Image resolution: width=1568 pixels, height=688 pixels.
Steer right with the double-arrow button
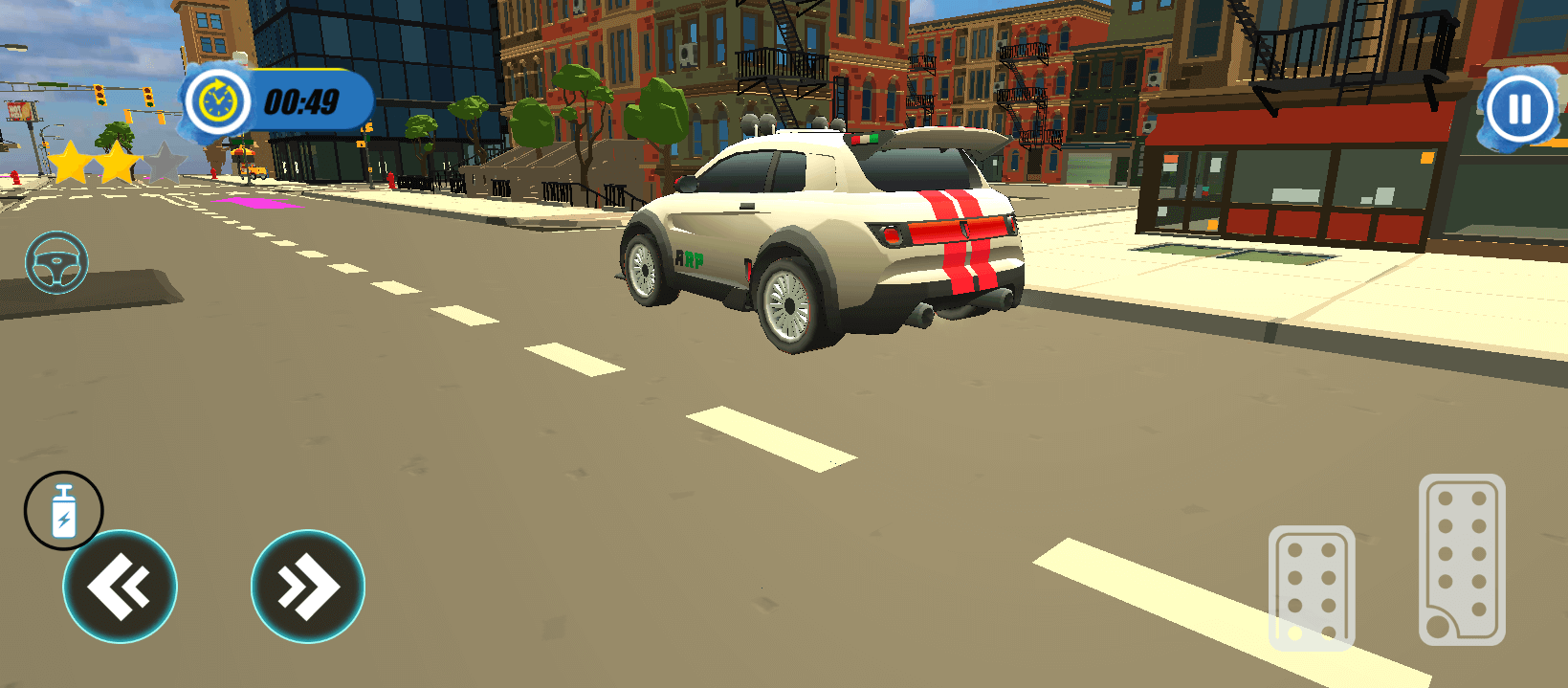307,587
